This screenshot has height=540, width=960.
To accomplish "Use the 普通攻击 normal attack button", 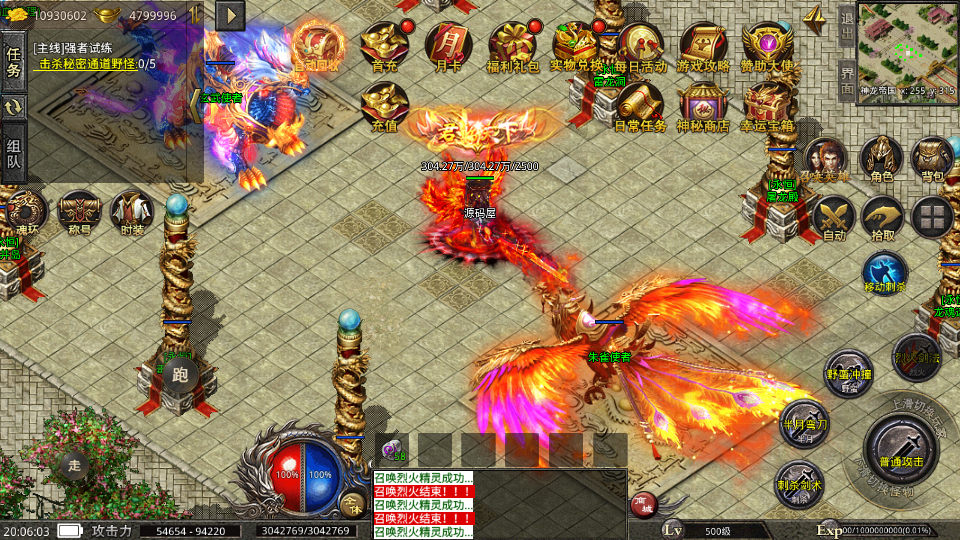I will pos(900,447).
